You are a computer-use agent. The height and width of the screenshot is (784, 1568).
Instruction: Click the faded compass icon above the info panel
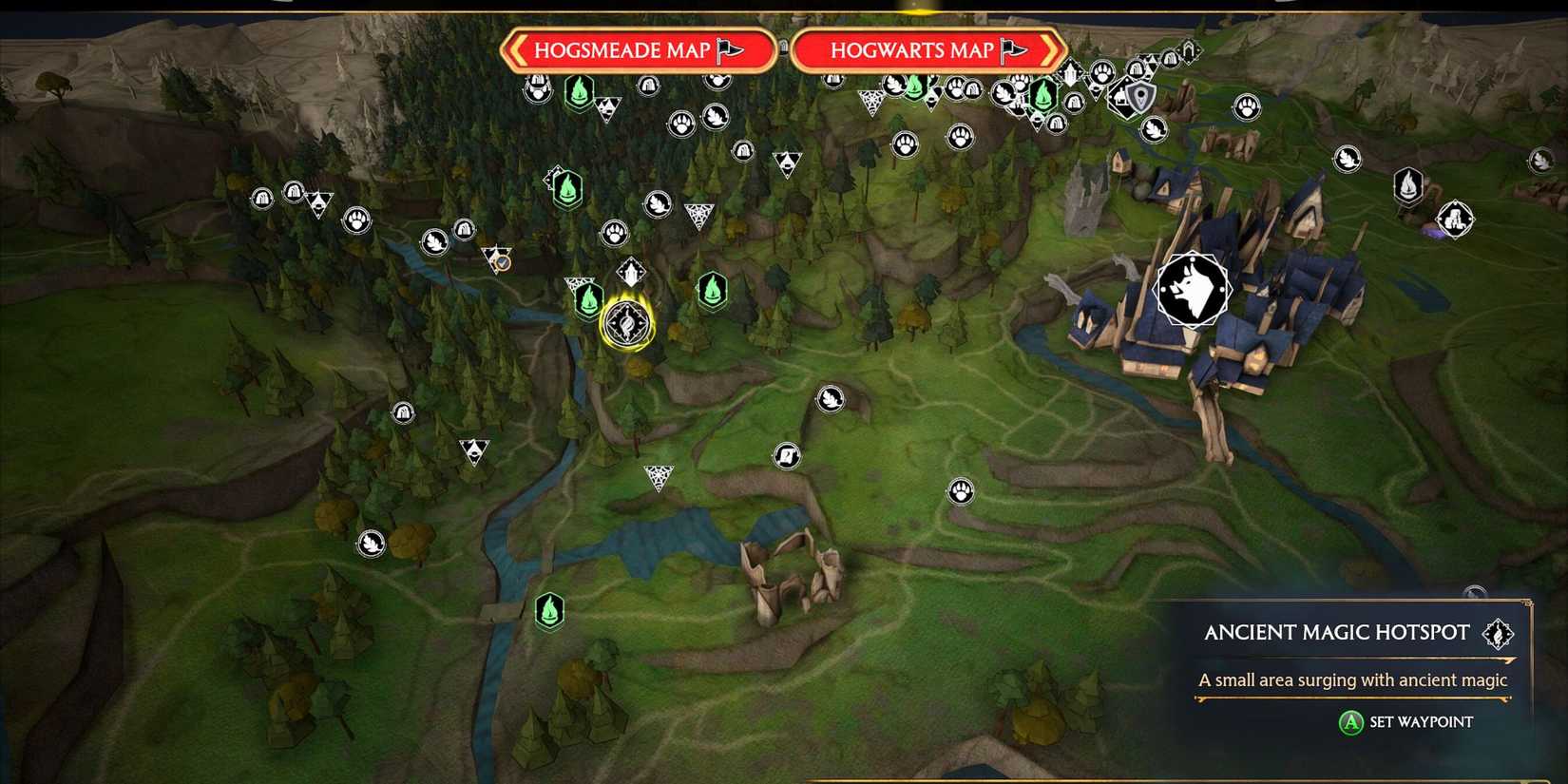point(1474,591)
